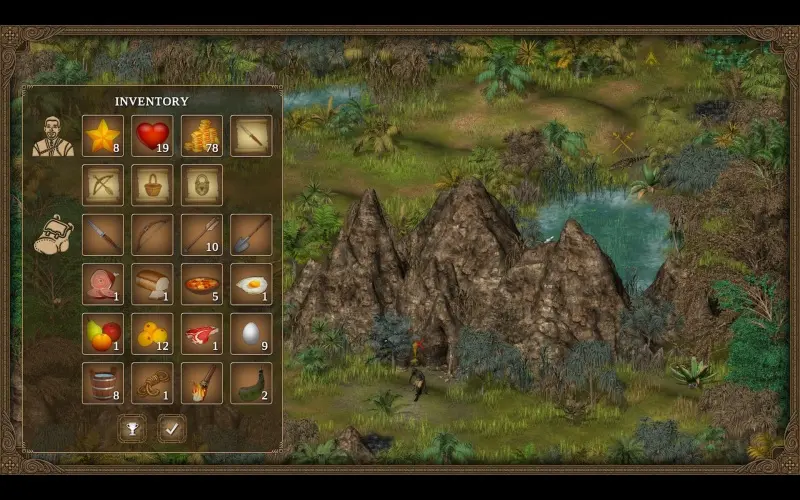The height and width of the screenshot is (500, 800).
Task: Choose the bow blueprint scroll
Action: [x=103, y=185]
